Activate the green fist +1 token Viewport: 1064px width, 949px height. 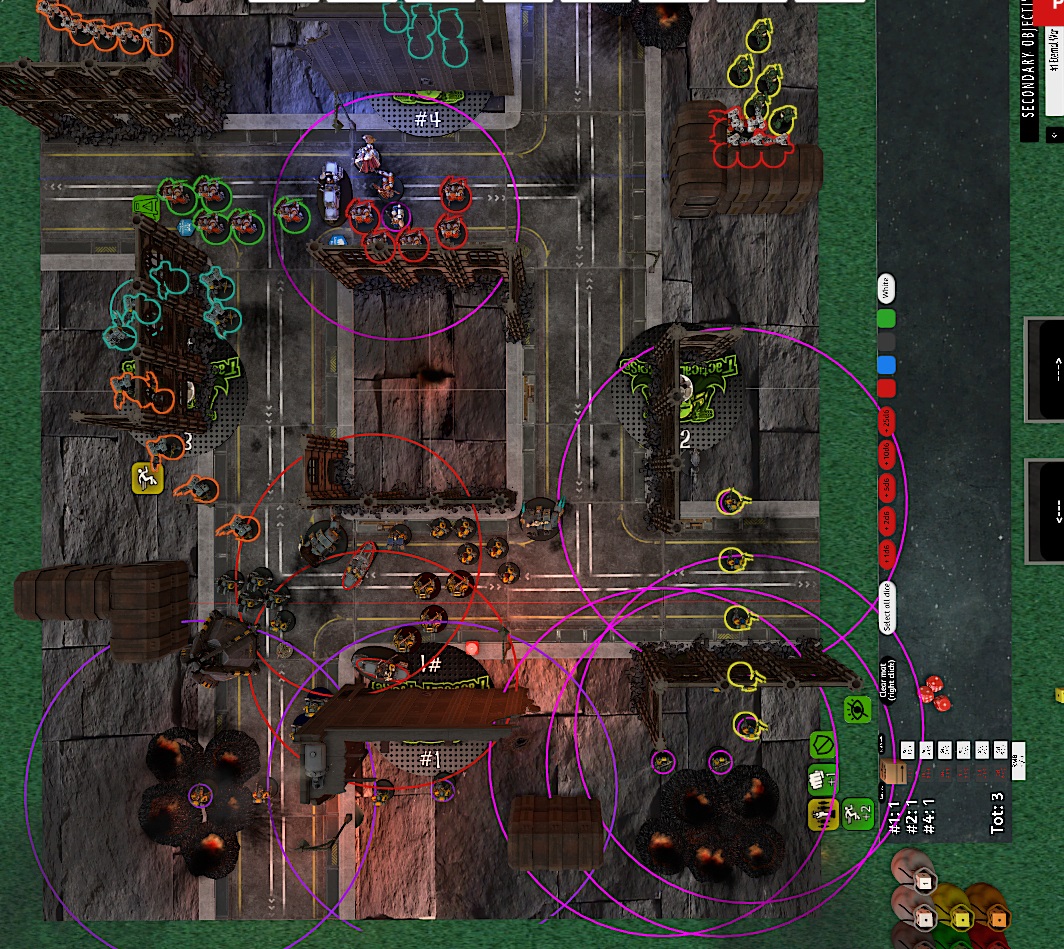[x=822, y=780]
